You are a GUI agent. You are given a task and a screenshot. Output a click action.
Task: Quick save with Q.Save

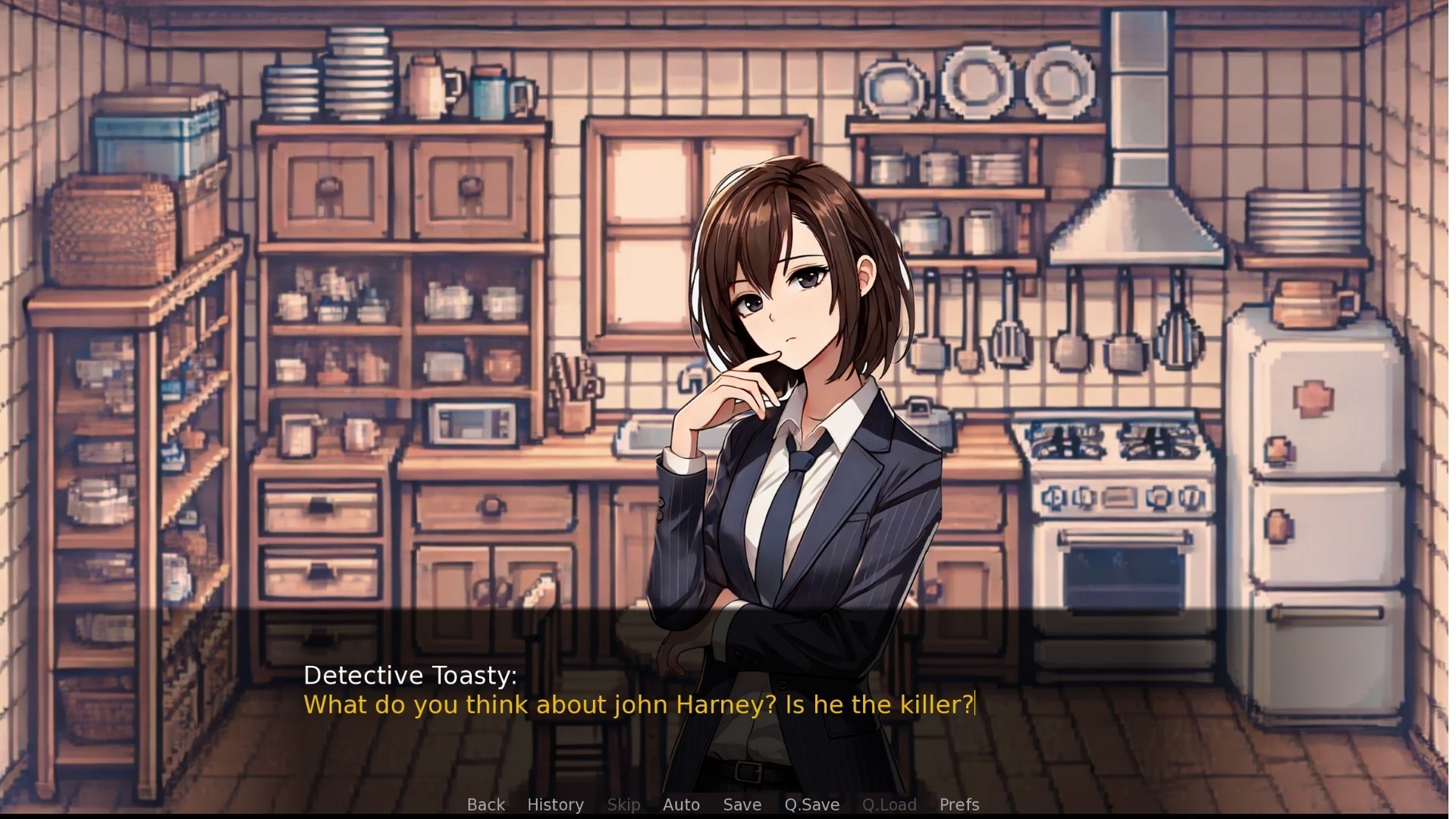tap(811, 805)
